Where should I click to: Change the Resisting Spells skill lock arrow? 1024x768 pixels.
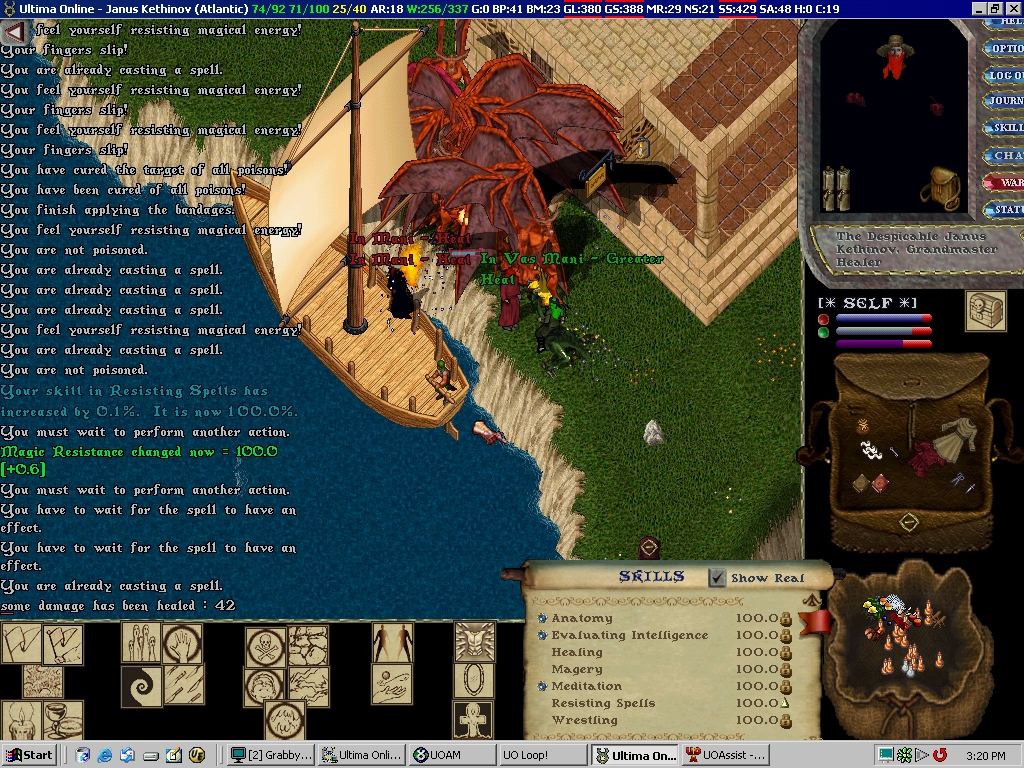(785, 704)
